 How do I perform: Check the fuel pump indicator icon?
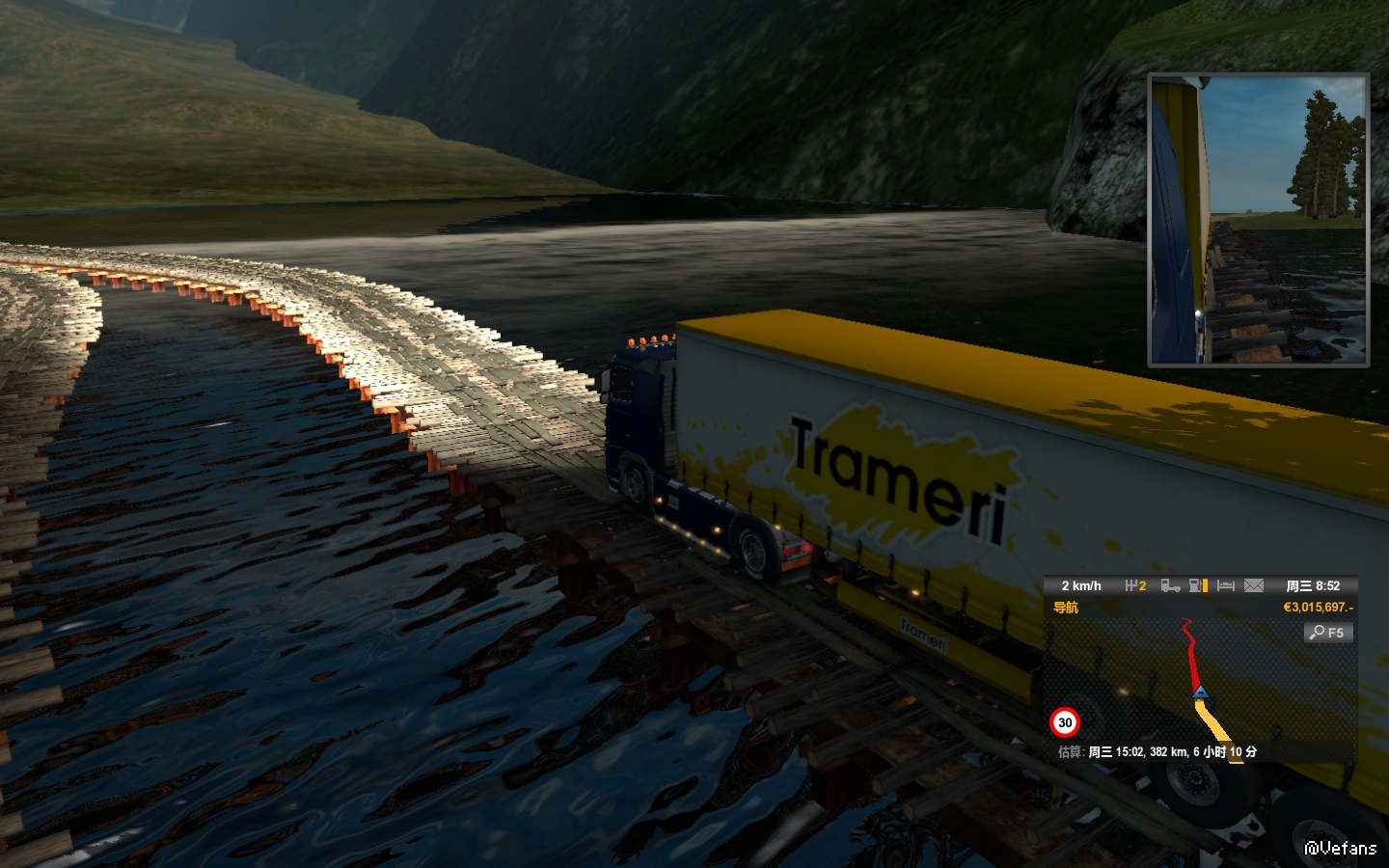coord(1198,585)
